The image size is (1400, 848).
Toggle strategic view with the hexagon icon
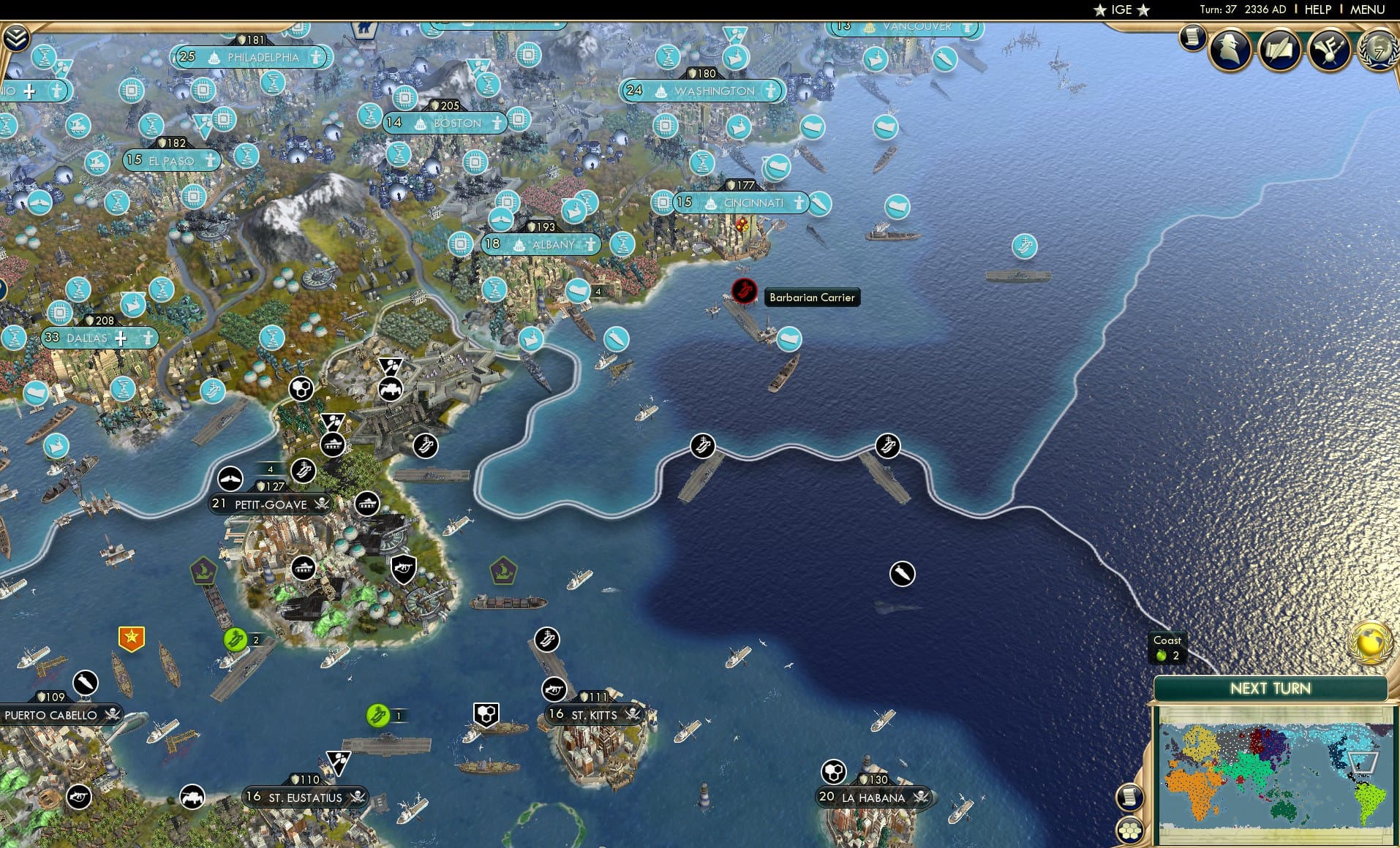(x=1131, y=830)
